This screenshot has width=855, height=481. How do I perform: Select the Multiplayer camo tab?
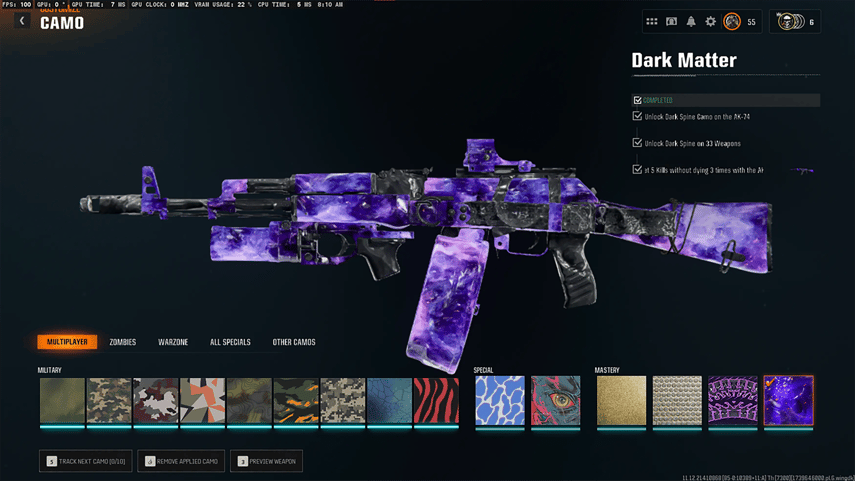(x=67, y=342)
